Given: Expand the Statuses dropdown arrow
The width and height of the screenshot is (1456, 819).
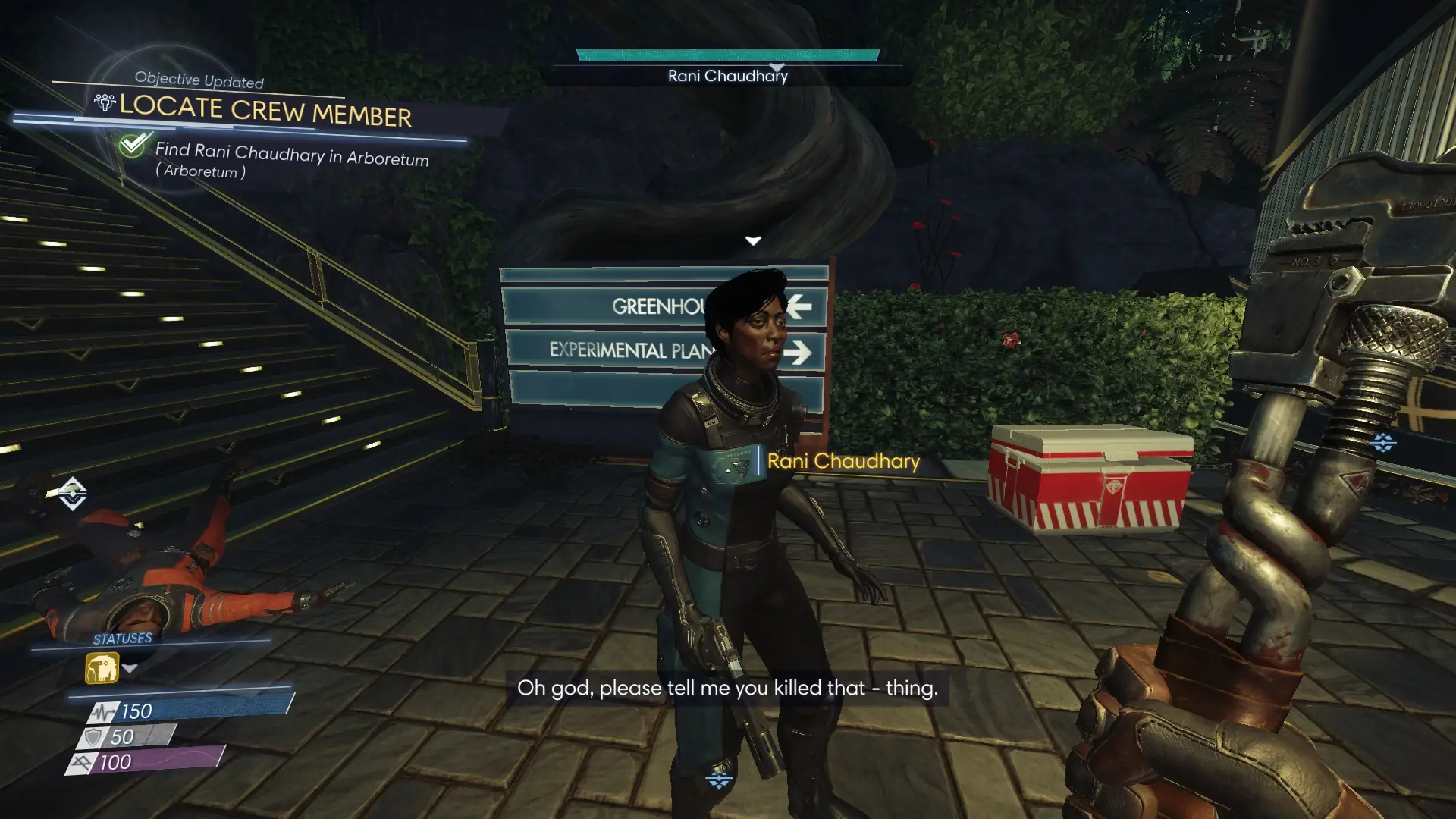Looking at the screenshot, I should click(130, 668).
